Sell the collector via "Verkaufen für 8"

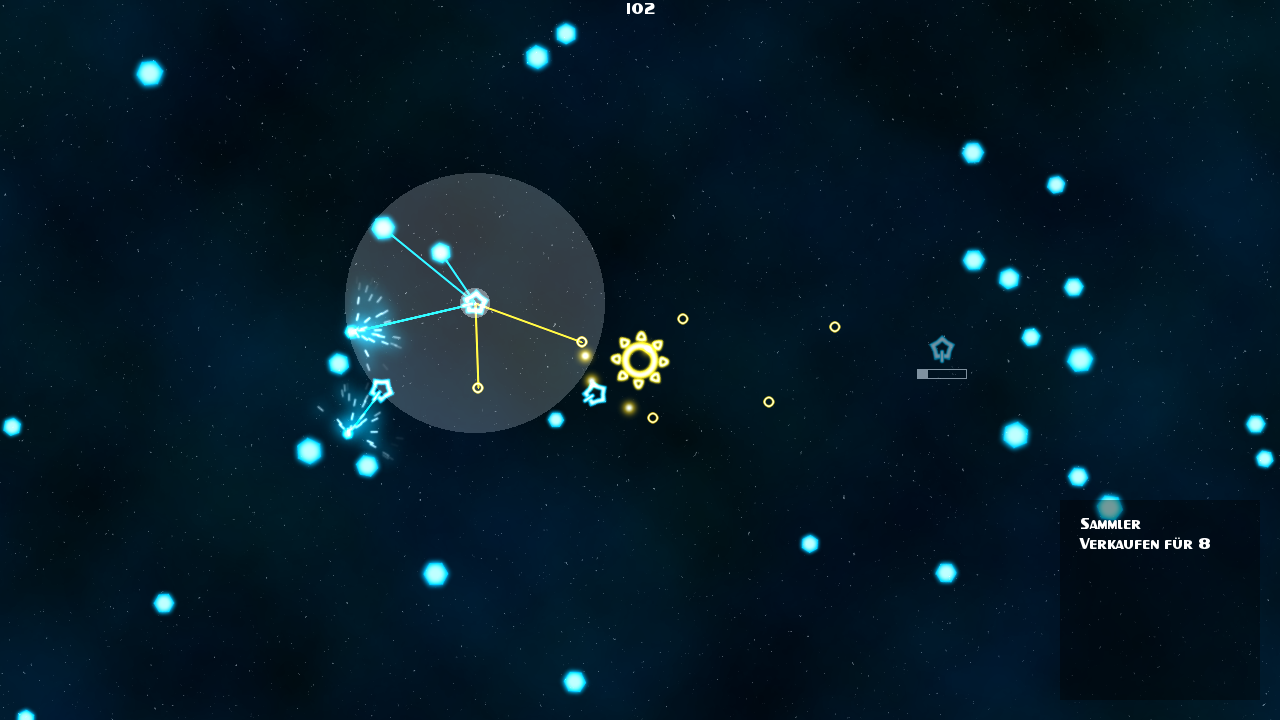coord(1144,544)
